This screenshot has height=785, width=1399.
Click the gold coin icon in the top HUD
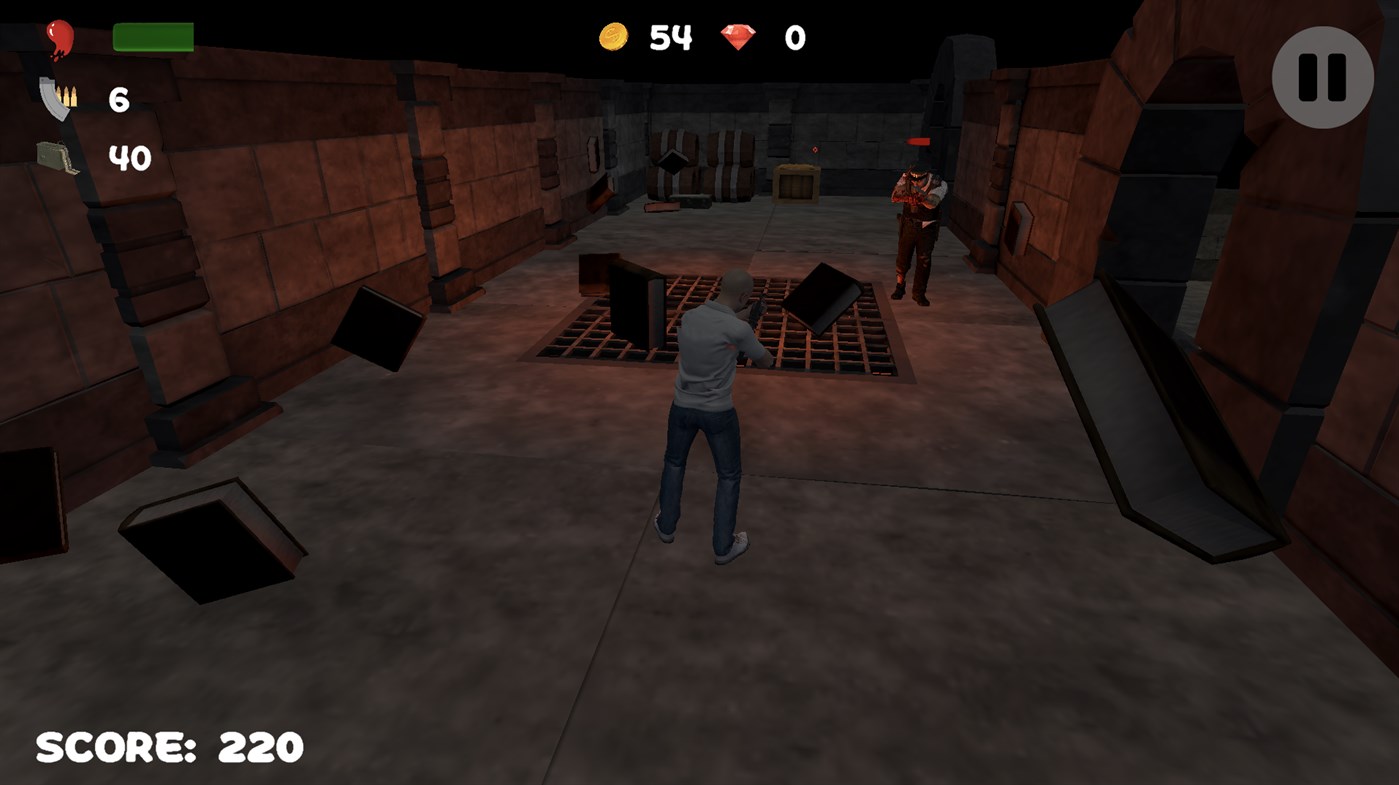tap(613, 36)
